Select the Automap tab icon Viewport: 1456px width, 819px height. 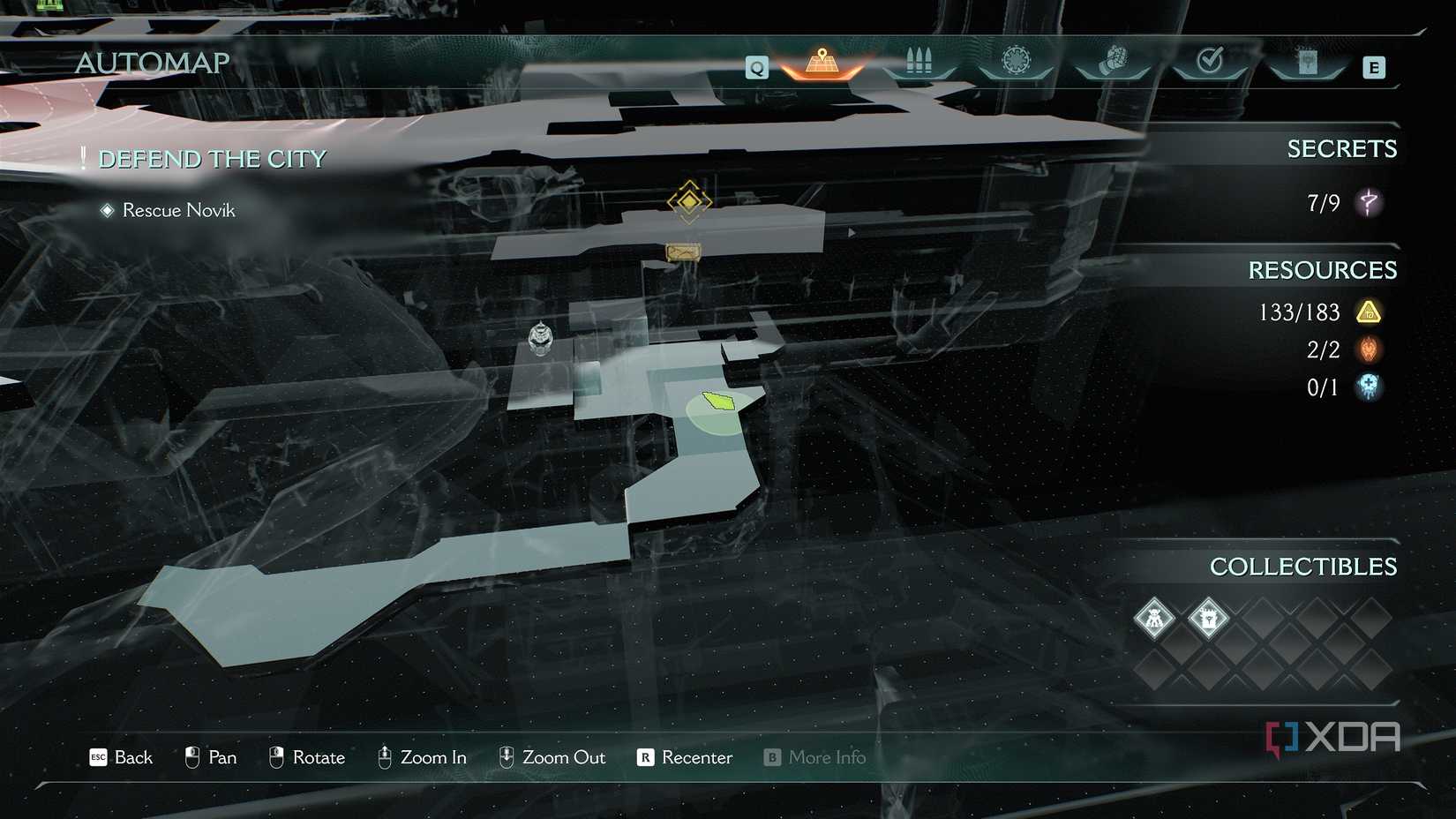(x=822, y=62)
